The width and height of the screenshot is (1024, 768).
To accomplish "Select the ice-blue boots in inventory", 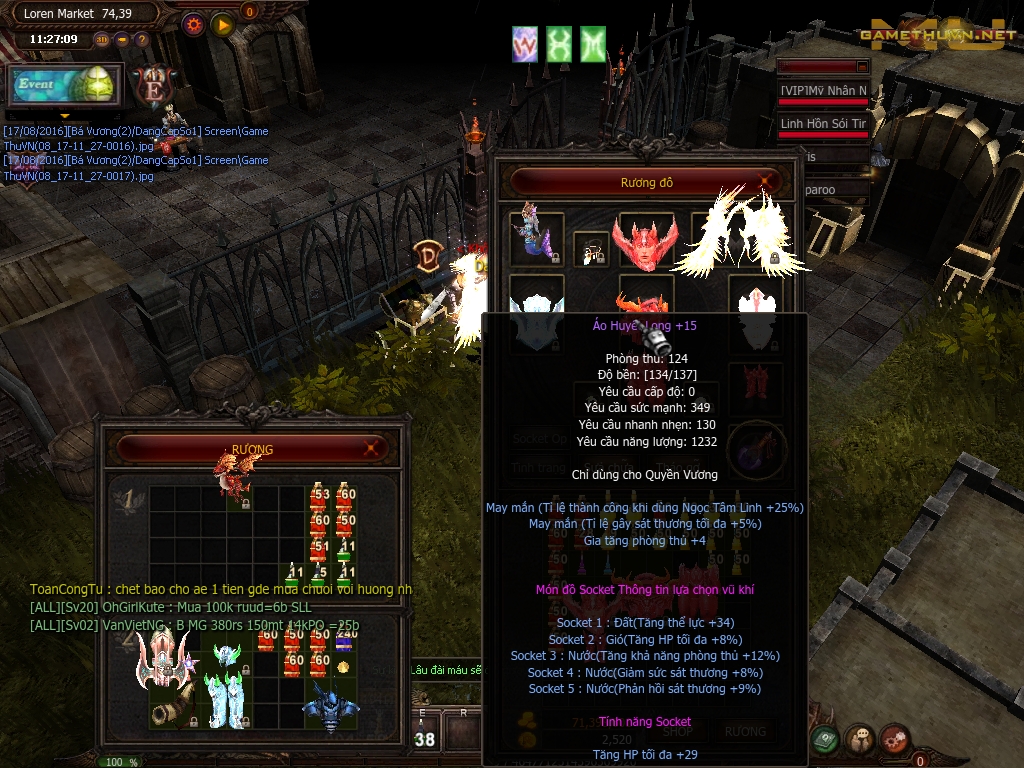I will 226,700.
